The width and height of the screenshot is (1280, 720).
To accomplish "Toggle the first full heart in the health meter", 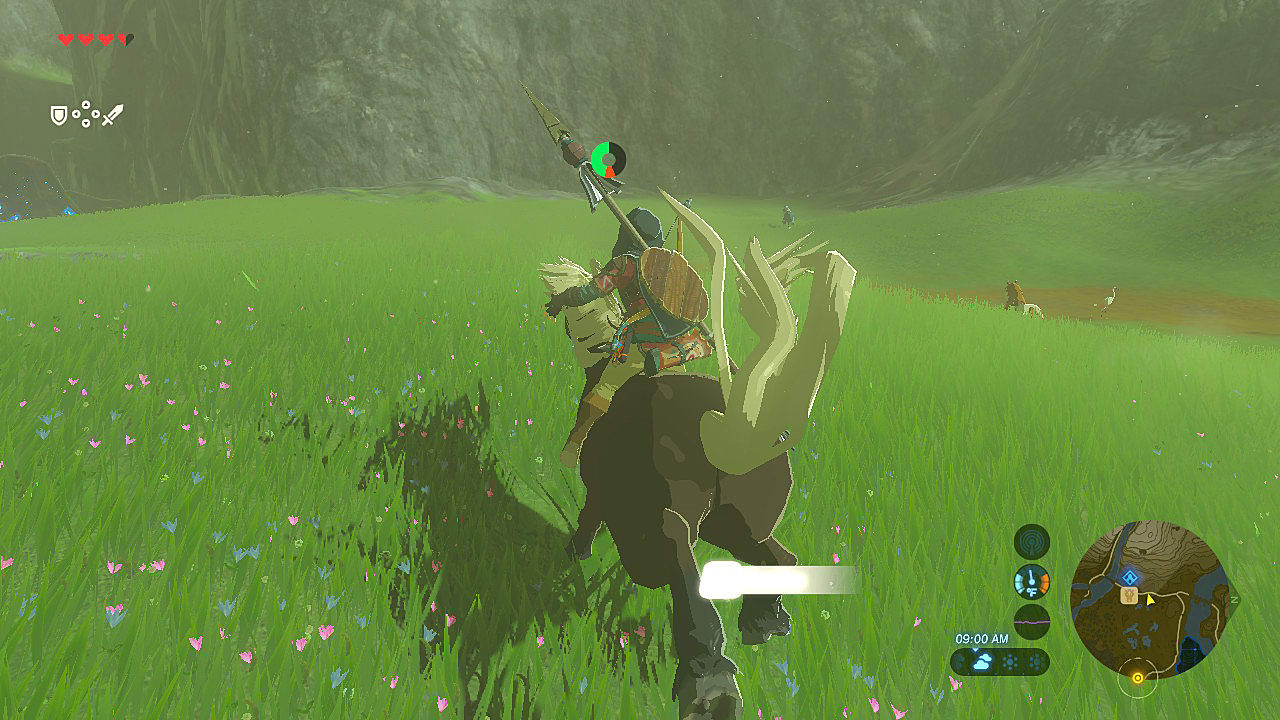I will (x=65, y=40).
